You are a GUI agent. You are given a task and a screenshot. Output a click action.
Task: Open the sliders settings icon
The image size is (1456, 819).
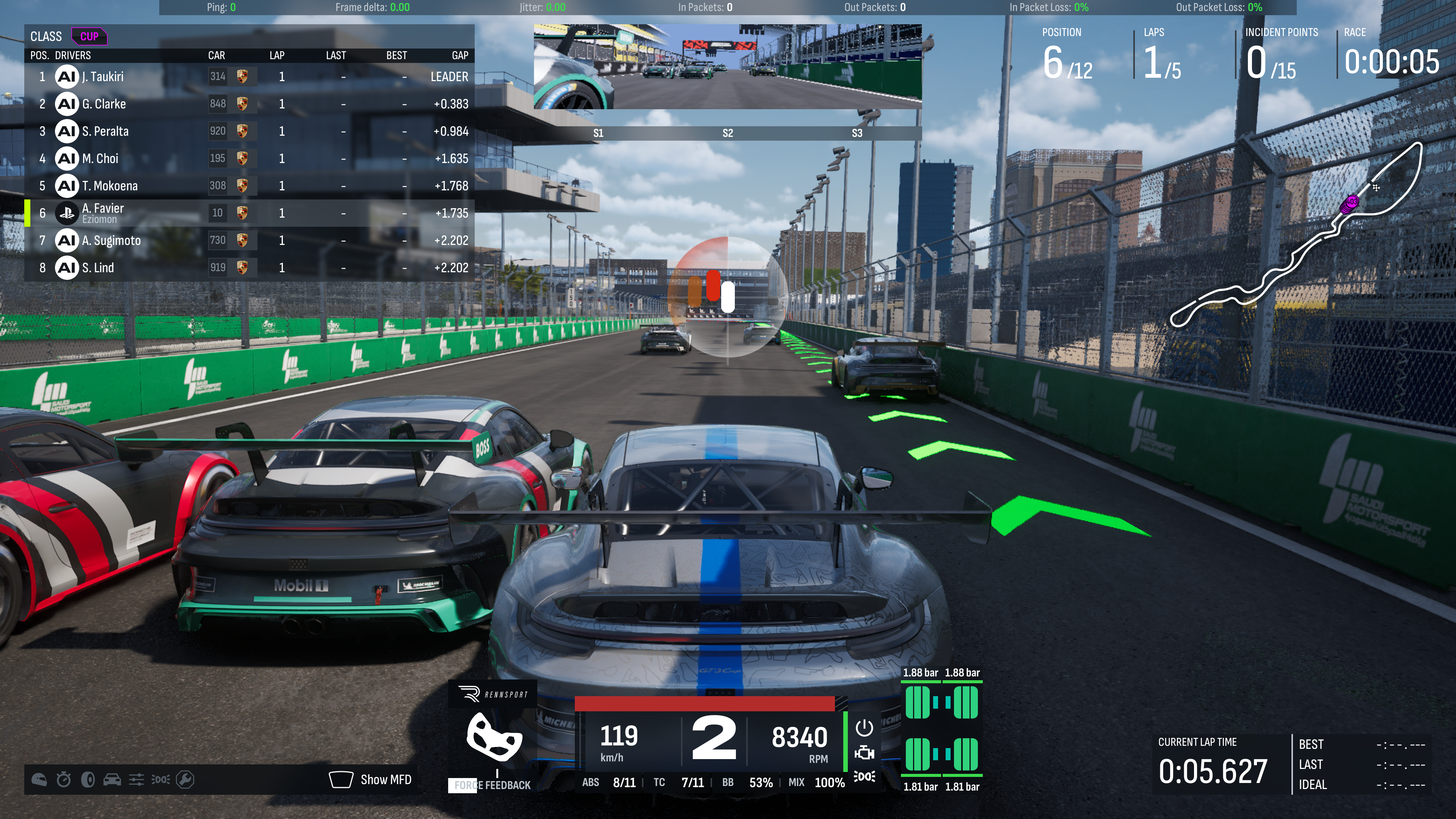(136, 780)
